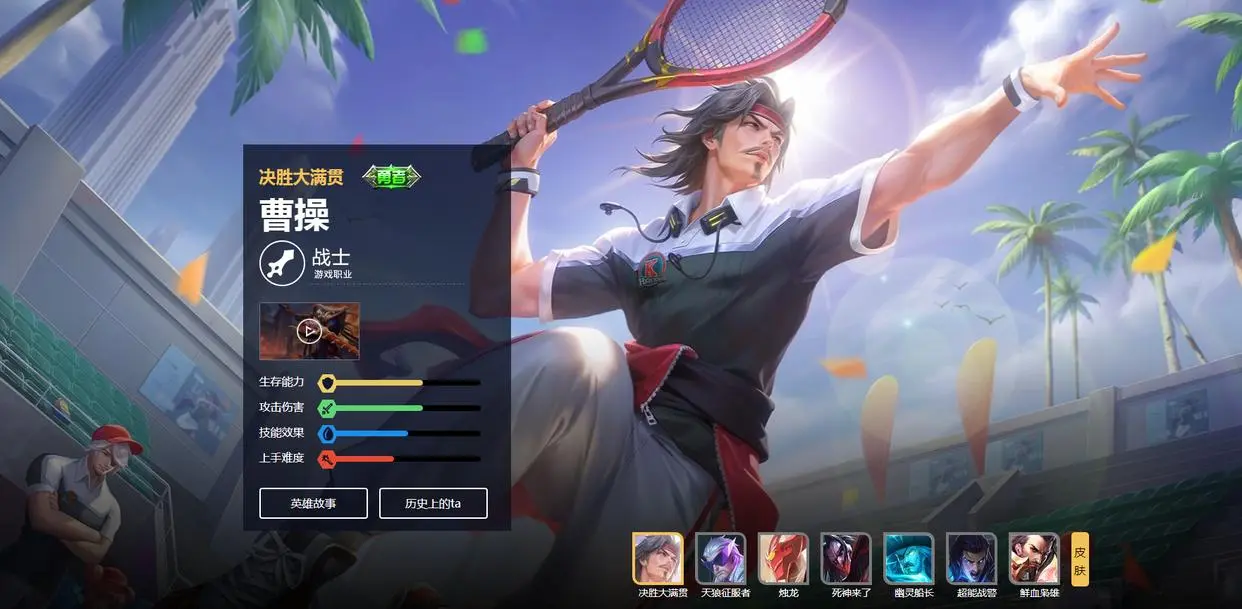The width and height of the screenshot is (1242, 609).
Task: Play the hero video thumbnail
Action: [x=309, y=330]
